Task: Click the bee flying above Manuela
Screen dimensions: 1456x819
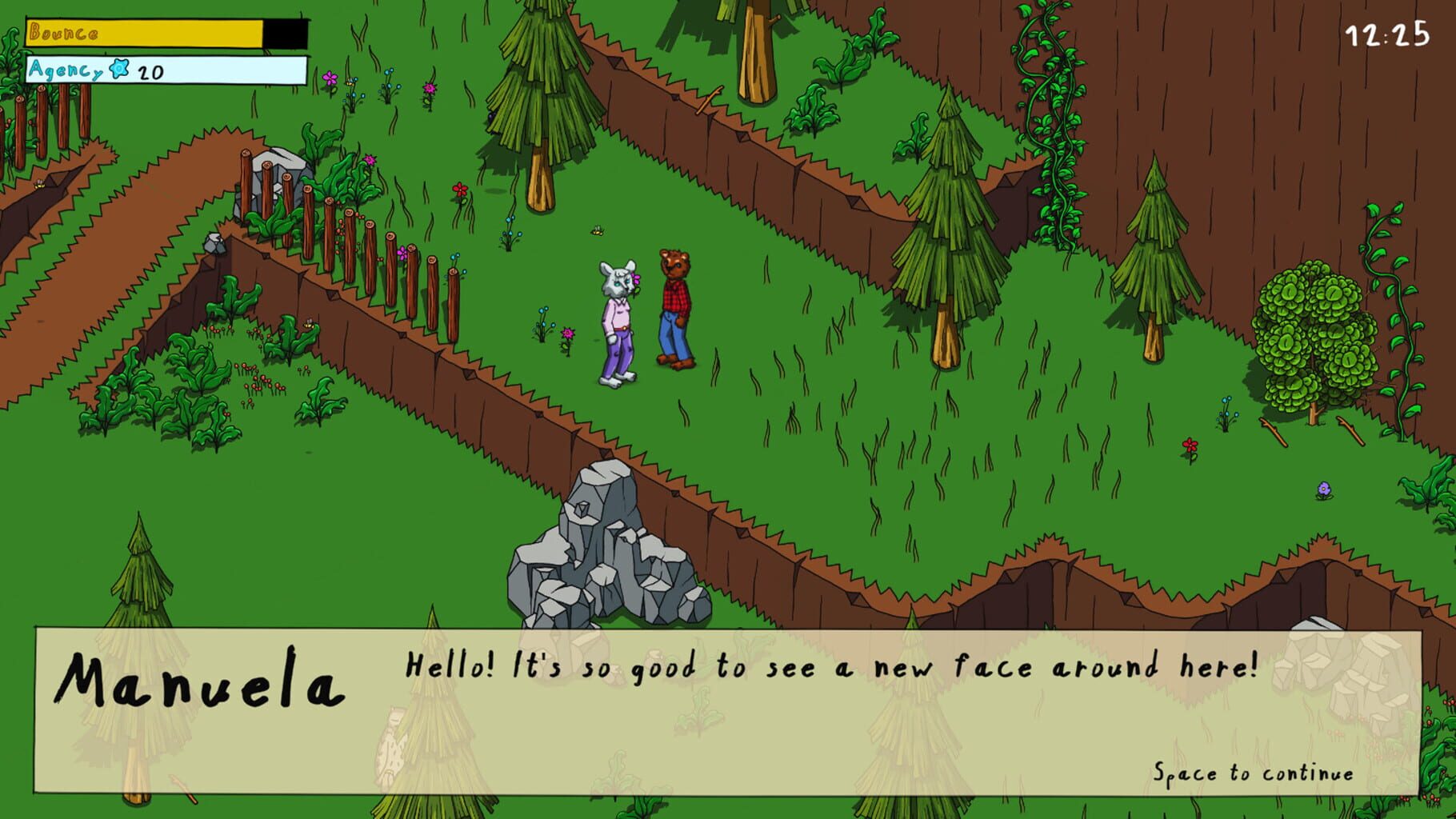Action: 597,230
